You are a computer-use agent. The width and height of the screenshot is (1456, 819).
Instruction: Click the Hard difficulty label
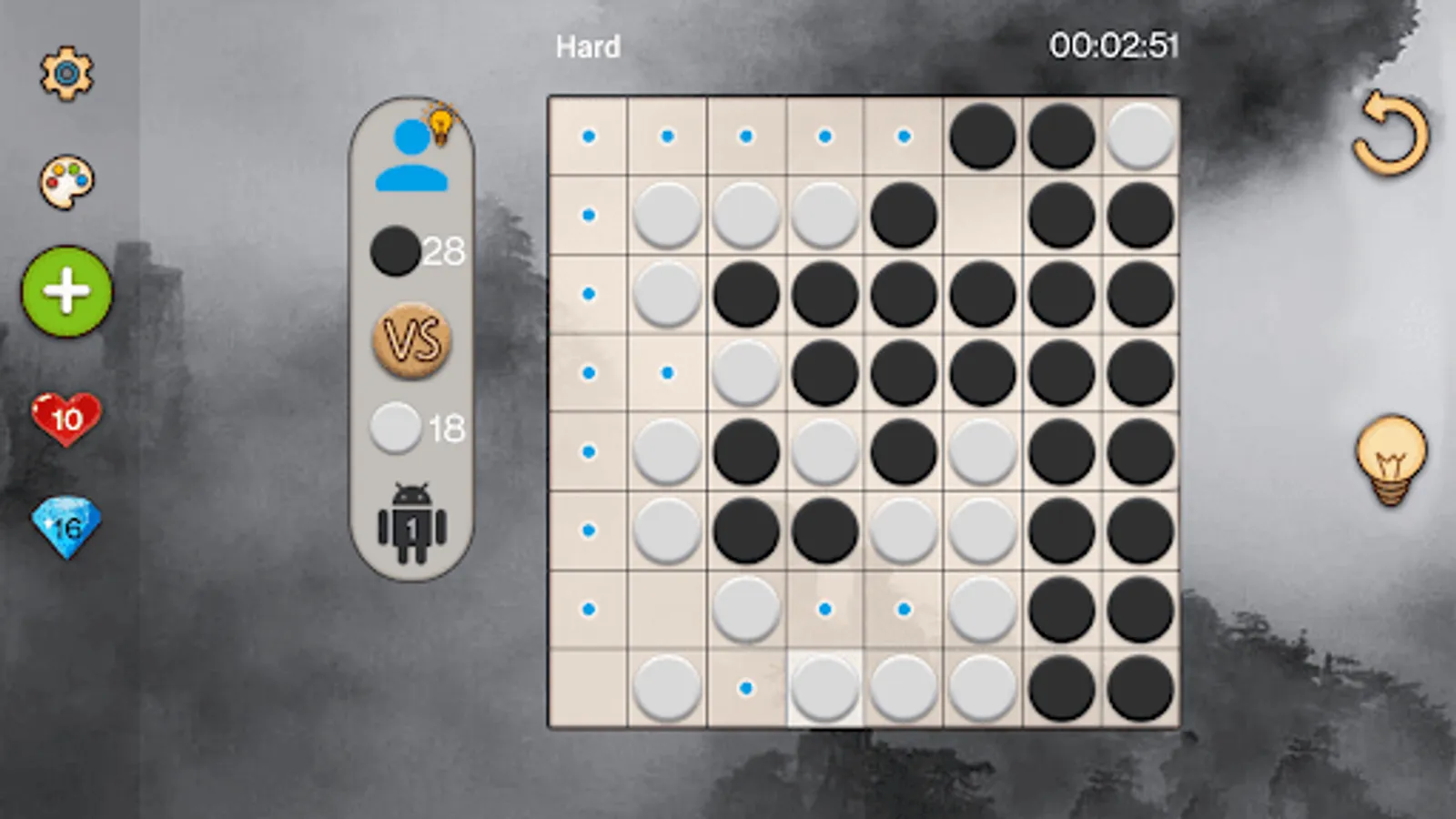tap(587, 45)
